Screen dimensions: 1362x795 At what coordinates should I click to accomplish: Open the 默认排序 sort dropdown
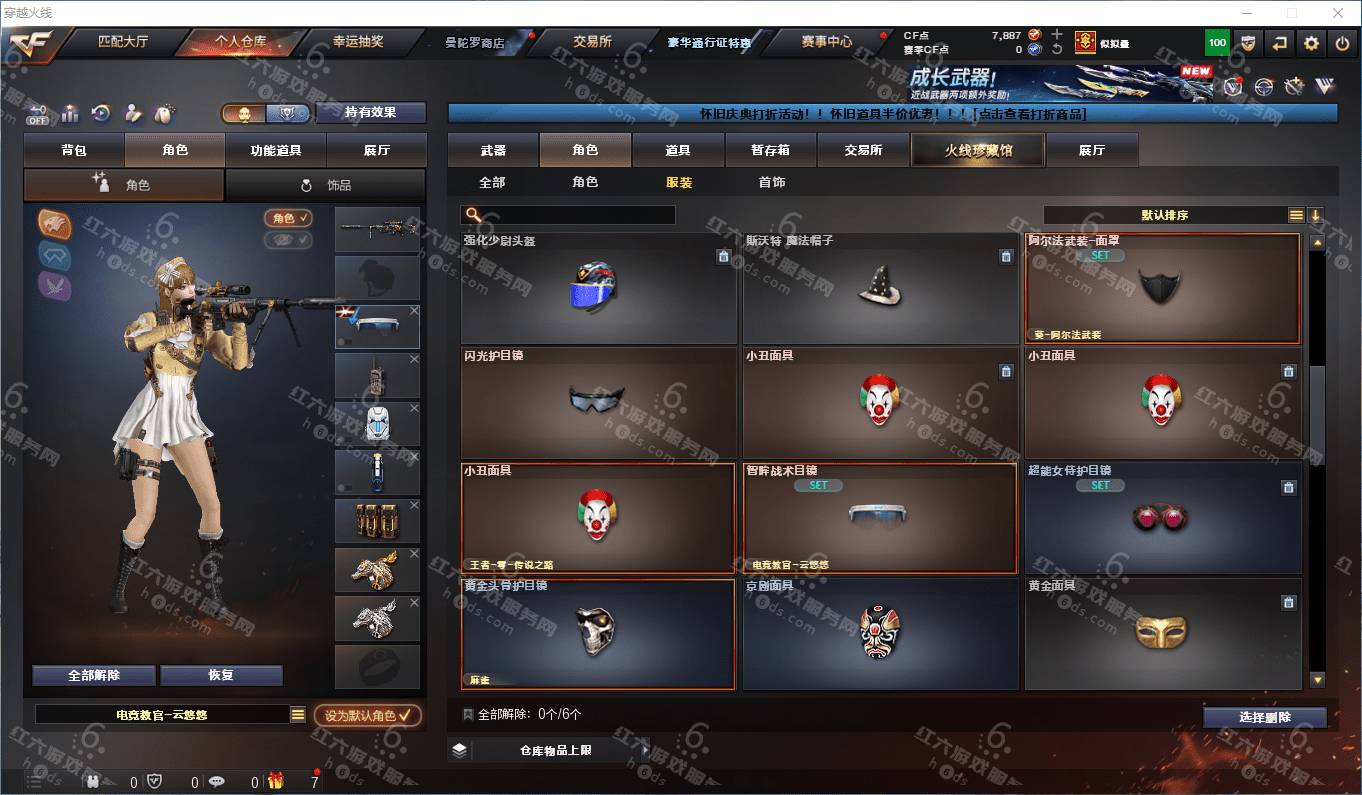pos(1166,215)
